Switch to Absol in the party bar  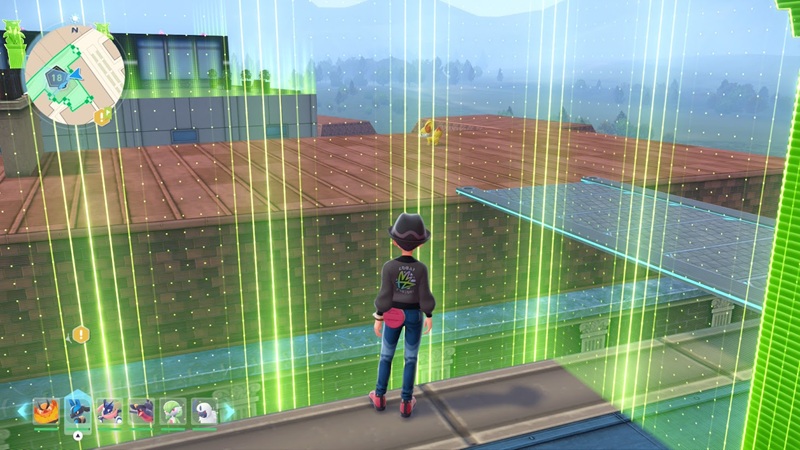[203, 411]
